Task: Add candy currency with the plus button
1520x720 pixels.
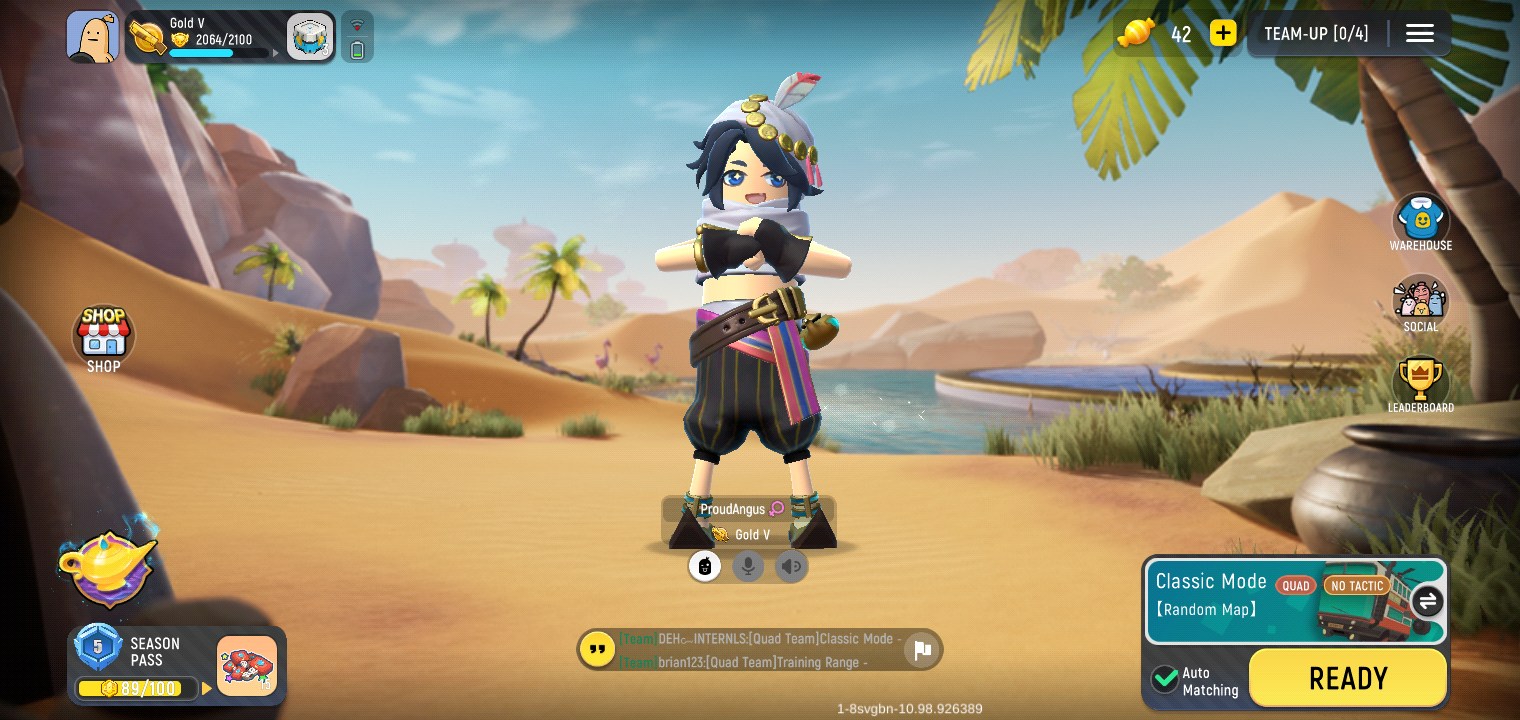Action: pos(1223,33)
